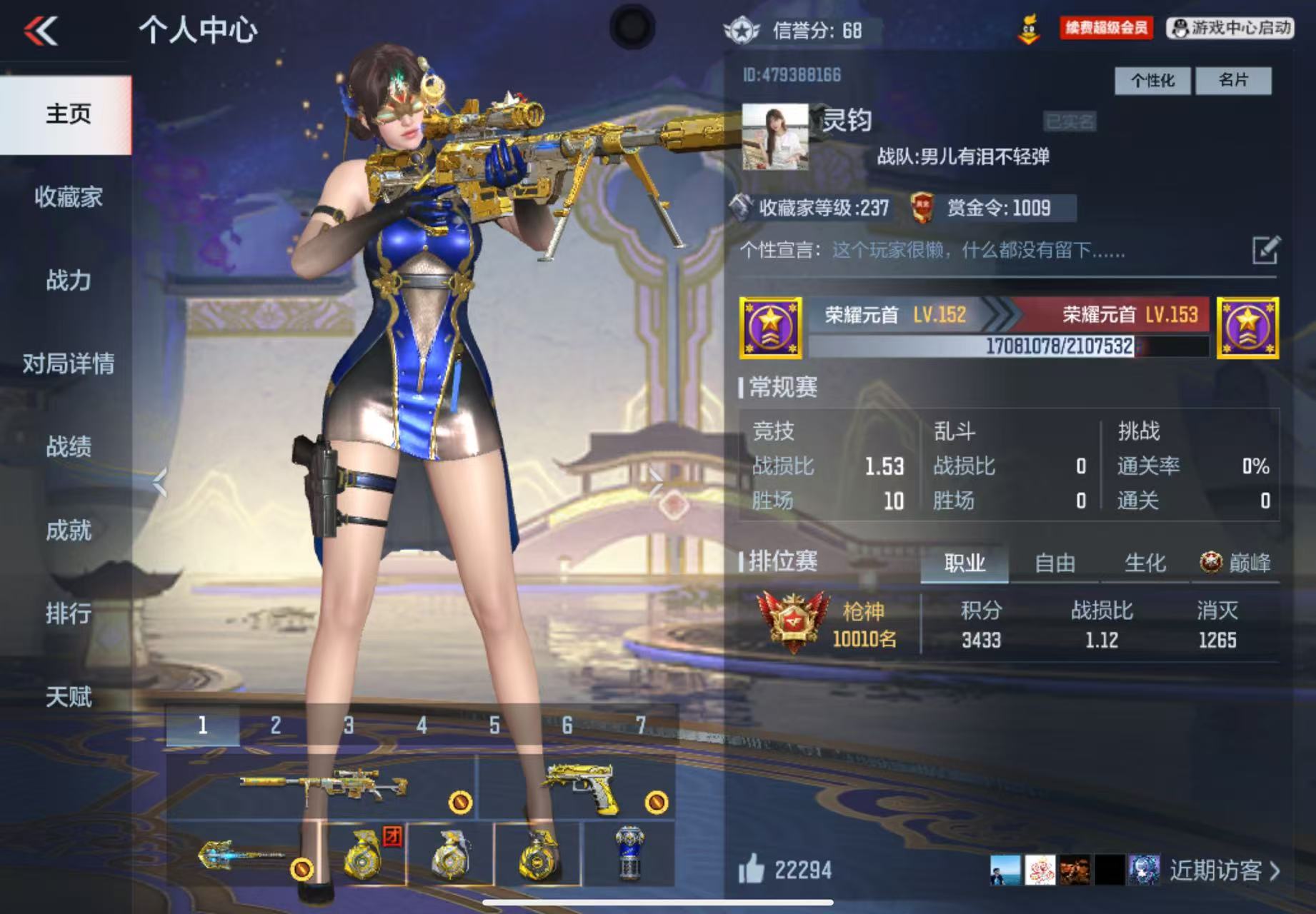This screenshot has height=914, width=1316.
Task: Switch ranked stats to 生化 tab
Action: coord(1145,563)
